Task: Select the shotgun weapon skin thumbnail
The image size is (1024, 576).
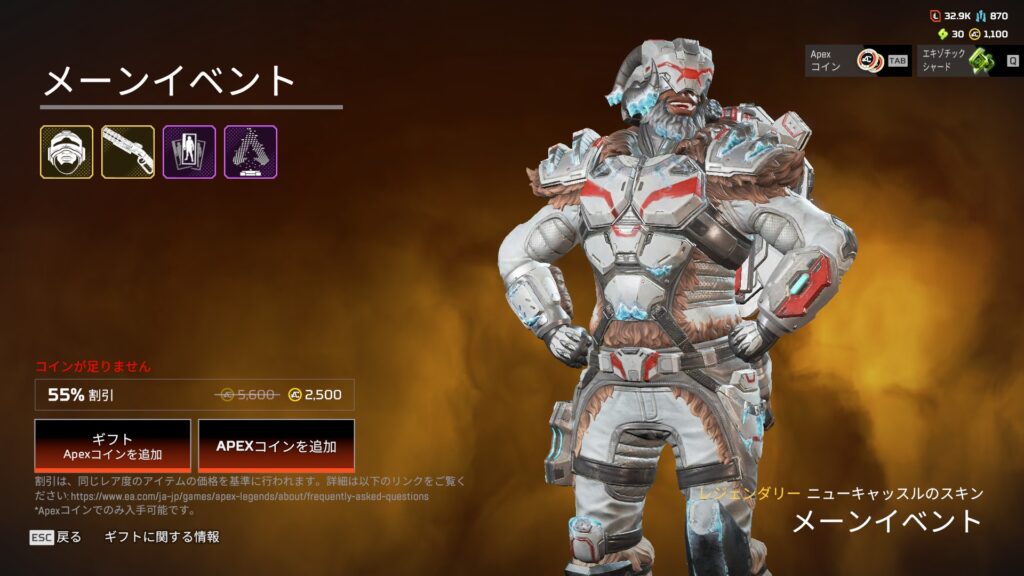Action: (128, 152)
